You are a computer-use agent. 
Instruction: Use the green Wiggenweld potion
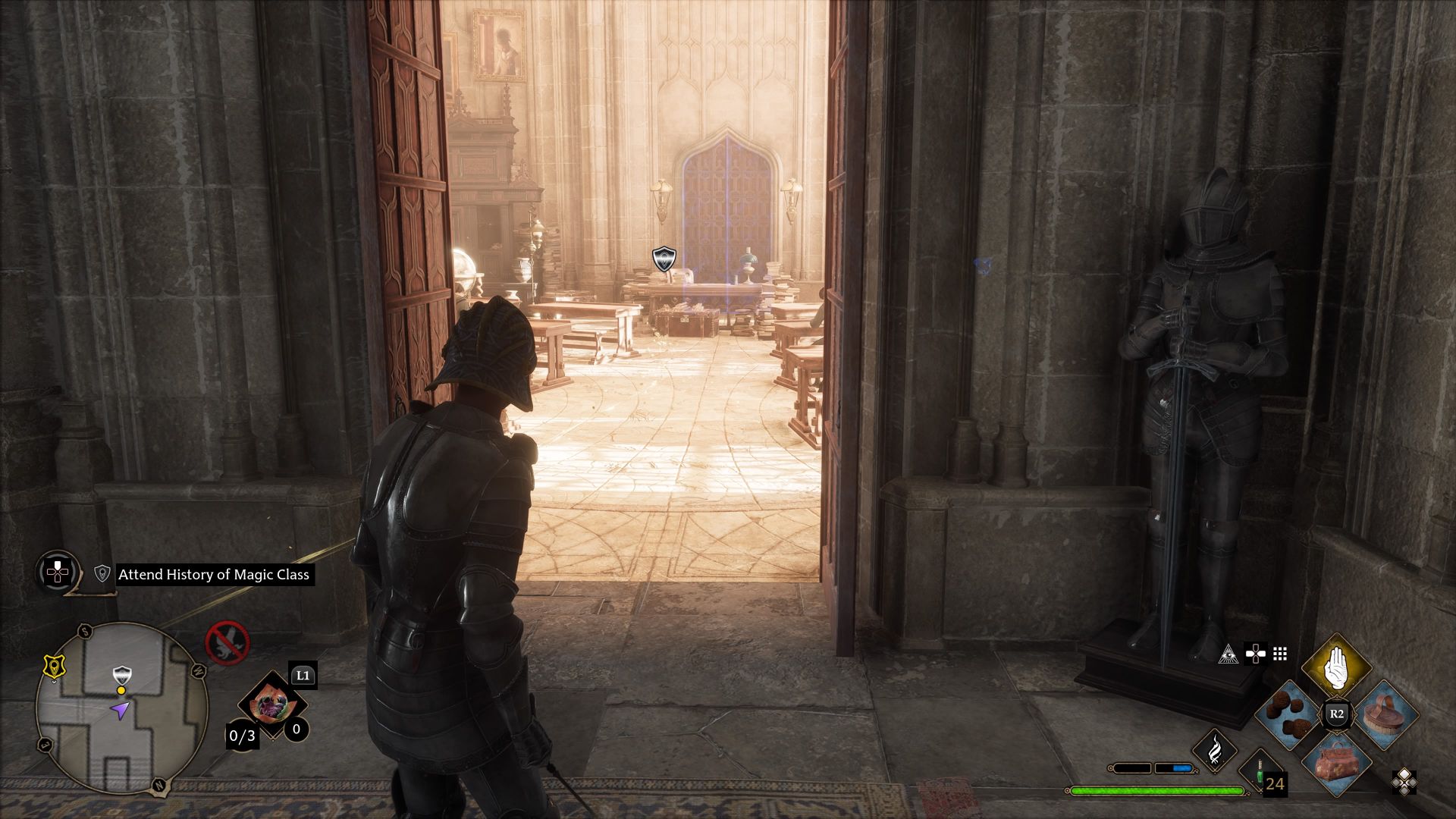click(1260, 773)
